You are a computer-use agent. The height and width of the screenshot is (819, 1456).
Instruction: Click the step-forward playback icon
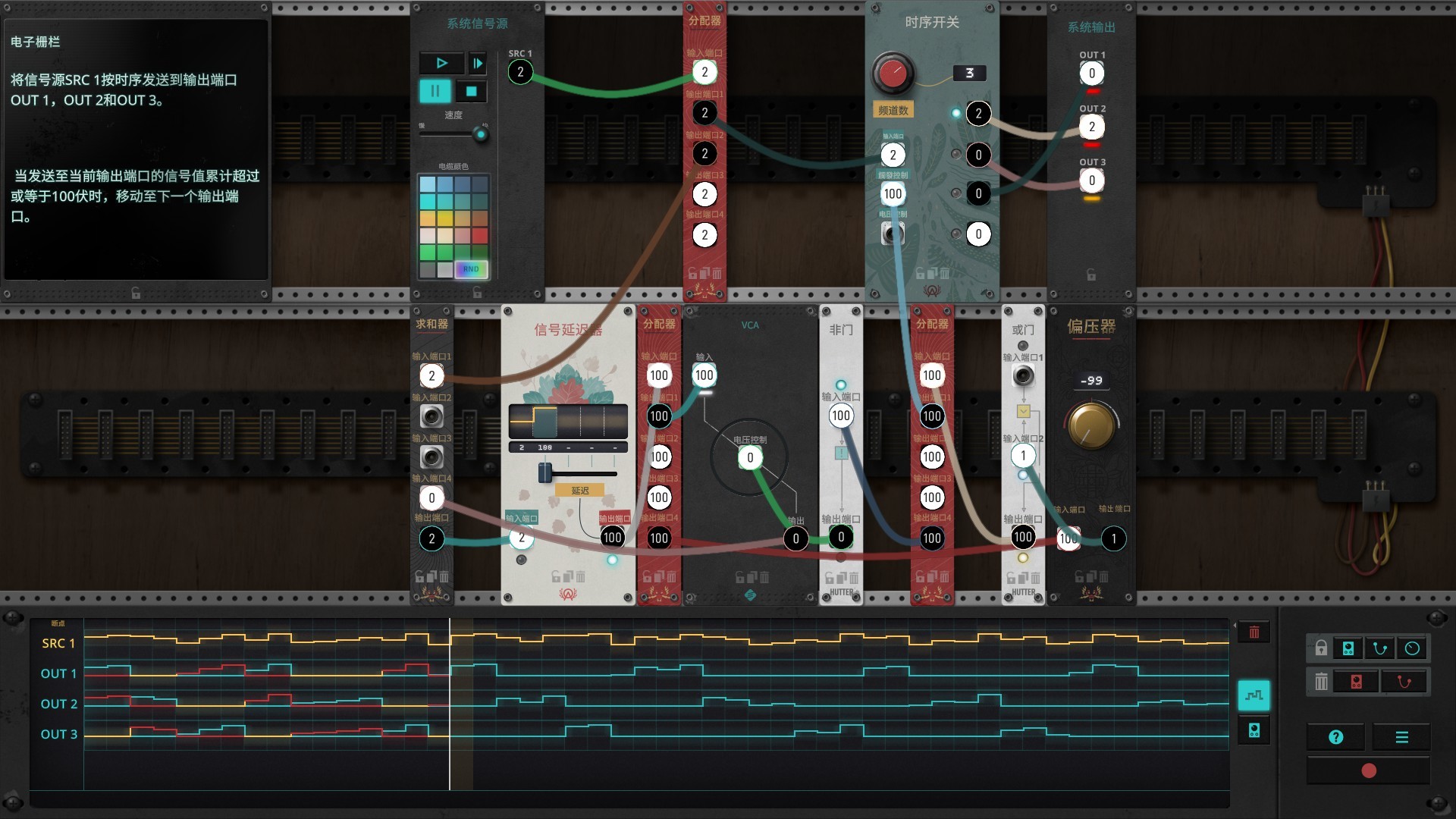tap(478, 64)
